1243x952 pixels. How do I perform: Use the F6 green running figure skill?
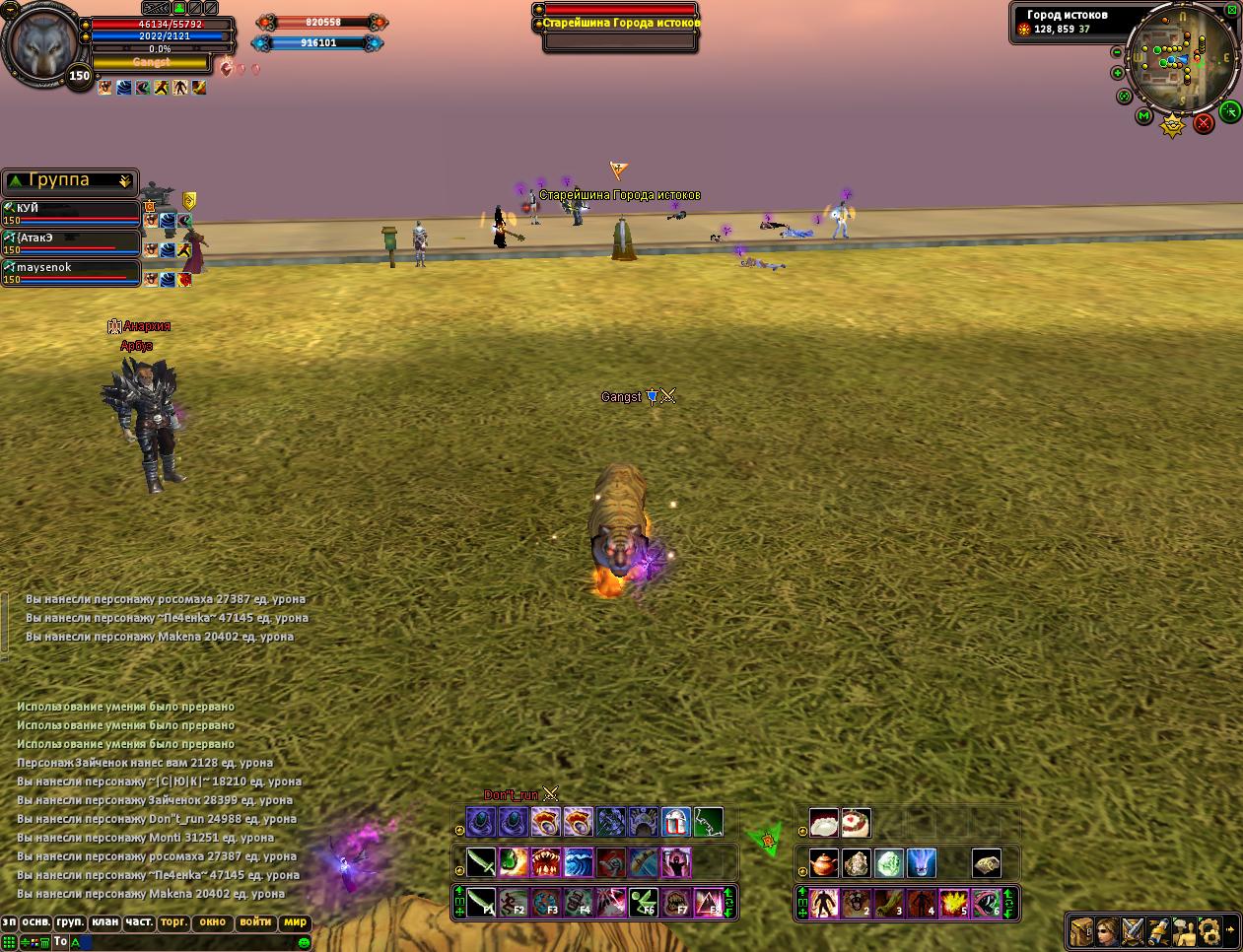pyautogui.click(x=644, y=902)
